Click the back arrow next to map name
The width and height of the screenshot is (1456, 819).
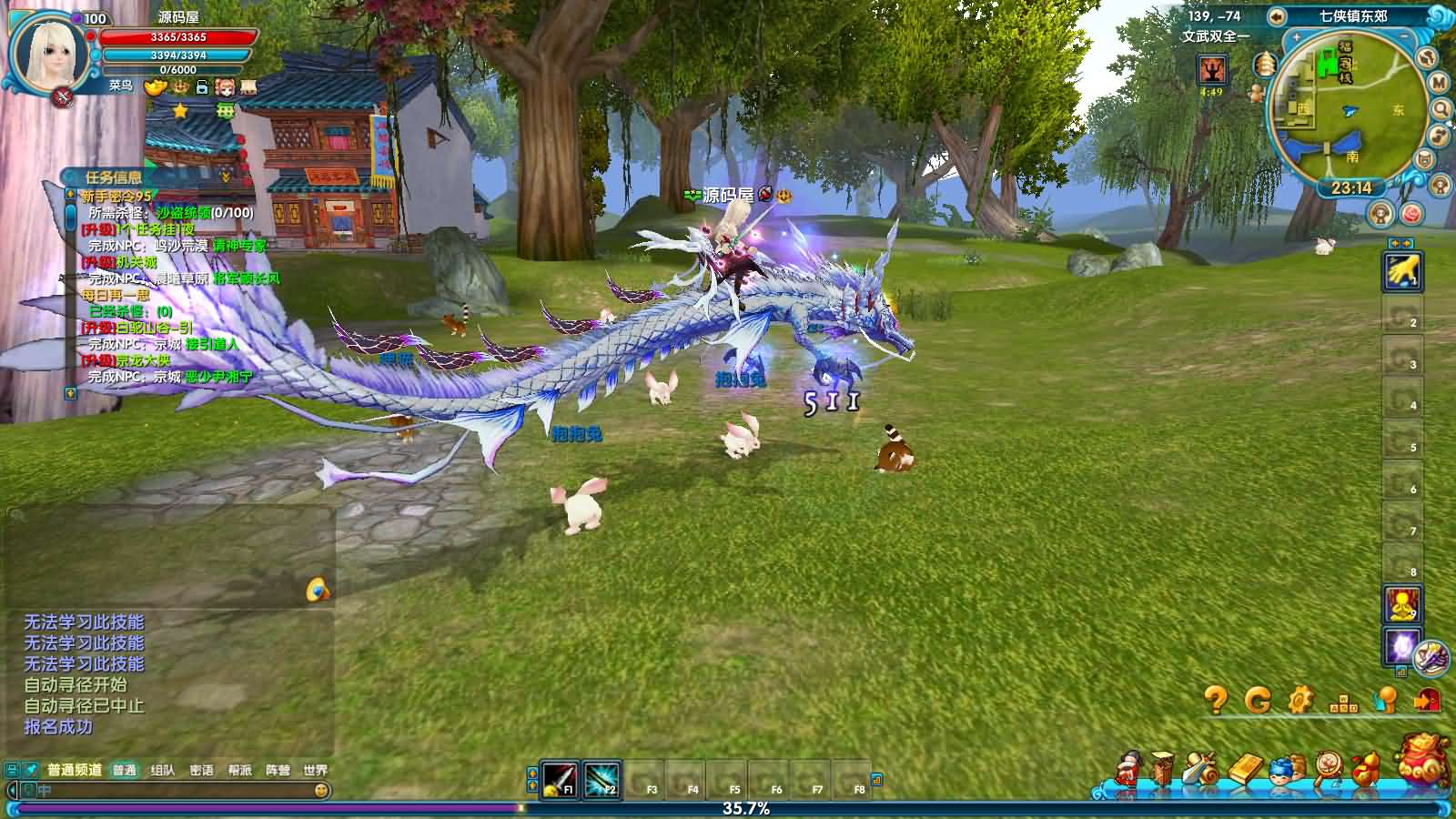tap(1277, 16)
